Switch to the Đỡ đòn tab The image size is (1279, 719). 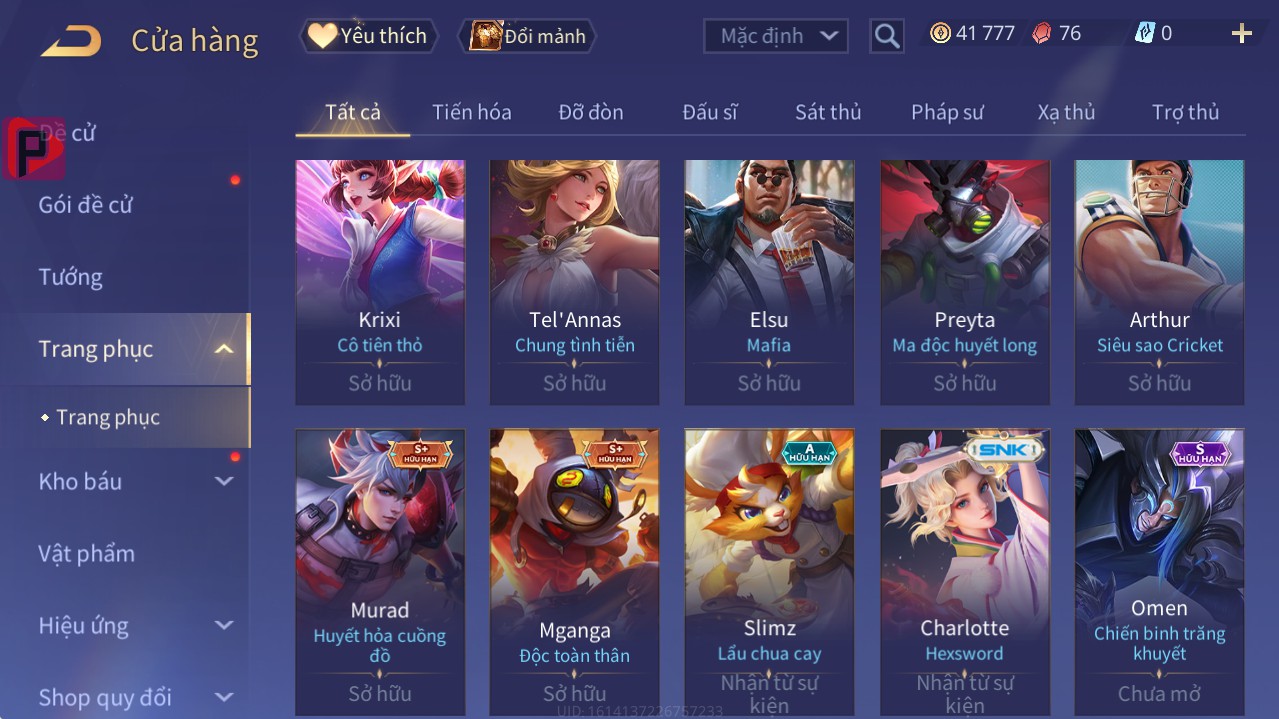point(590,112)
